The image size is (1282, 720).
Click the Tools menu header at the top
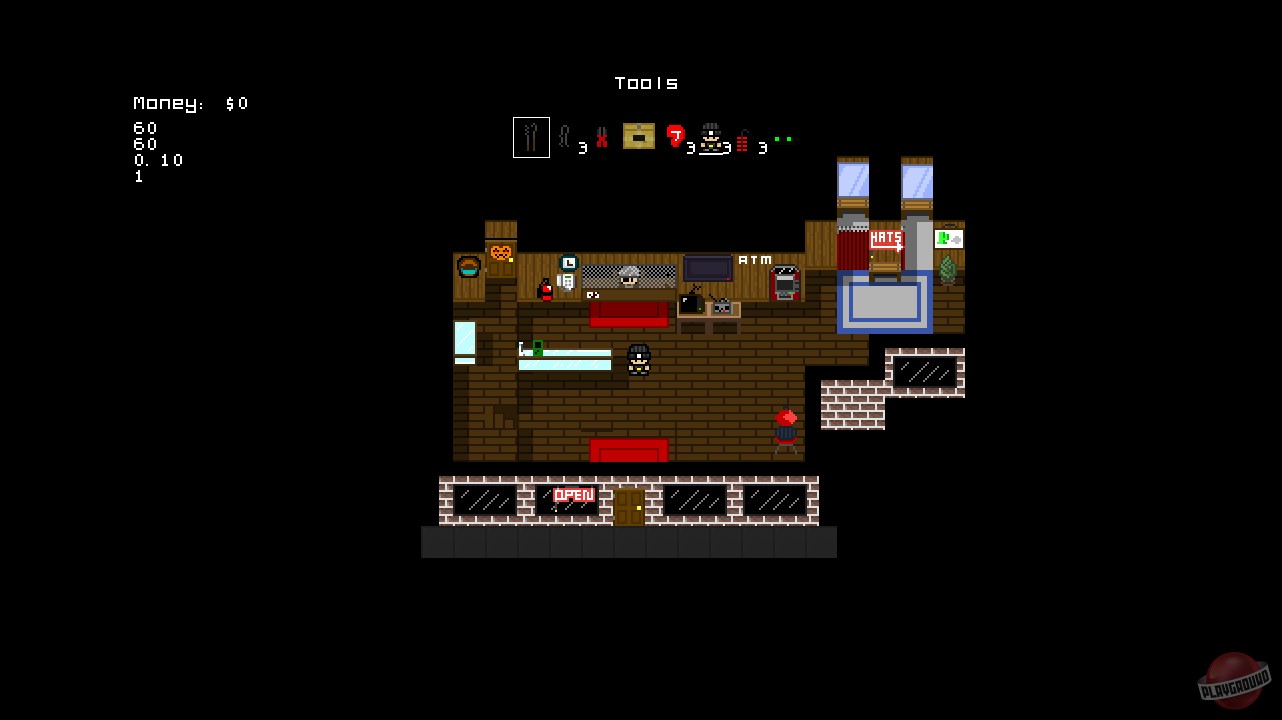645,83
